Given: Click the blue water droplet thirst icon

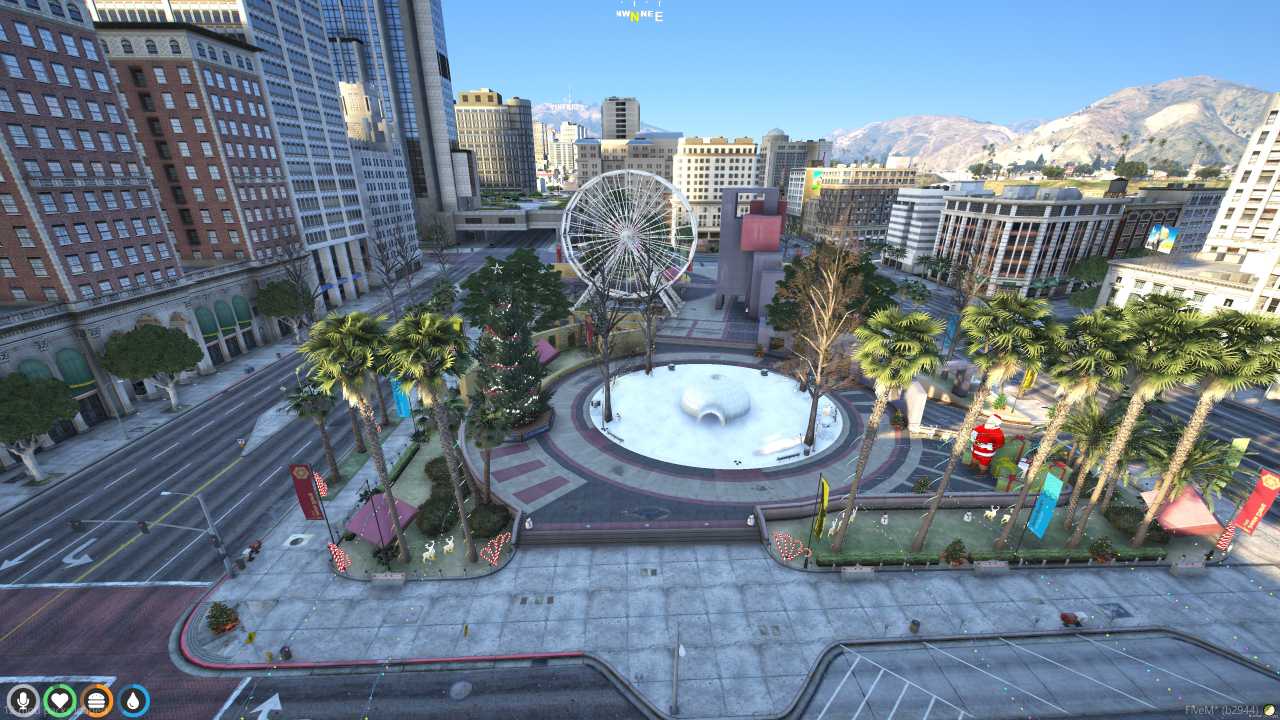Looking at the screenshot, I should 134,700.
